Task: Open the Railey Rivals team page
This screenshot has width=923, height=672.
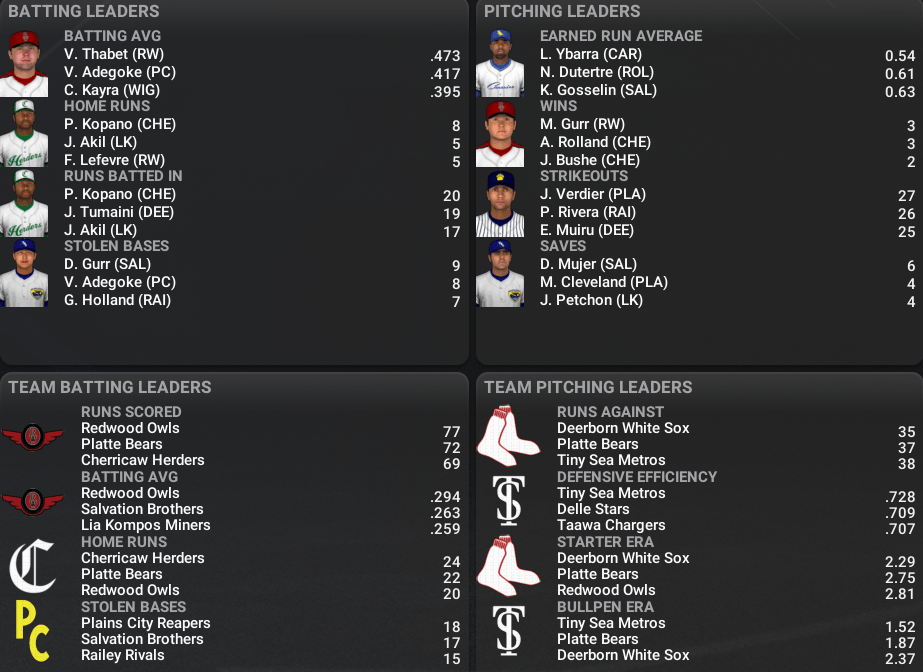Action: click(x=123, y=655)
